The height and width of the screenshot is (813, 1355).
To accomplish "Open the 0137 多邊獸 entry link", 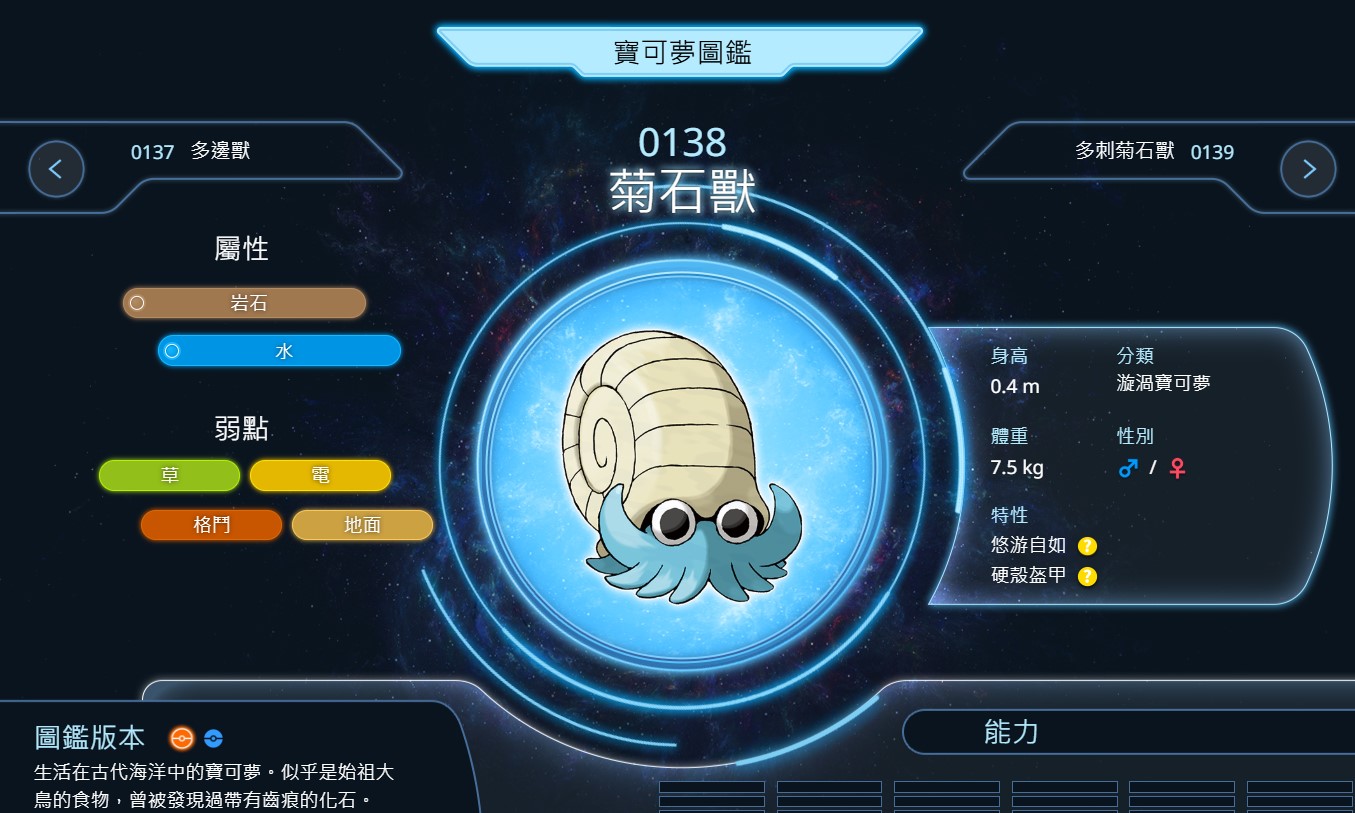I will coord(190,152).
